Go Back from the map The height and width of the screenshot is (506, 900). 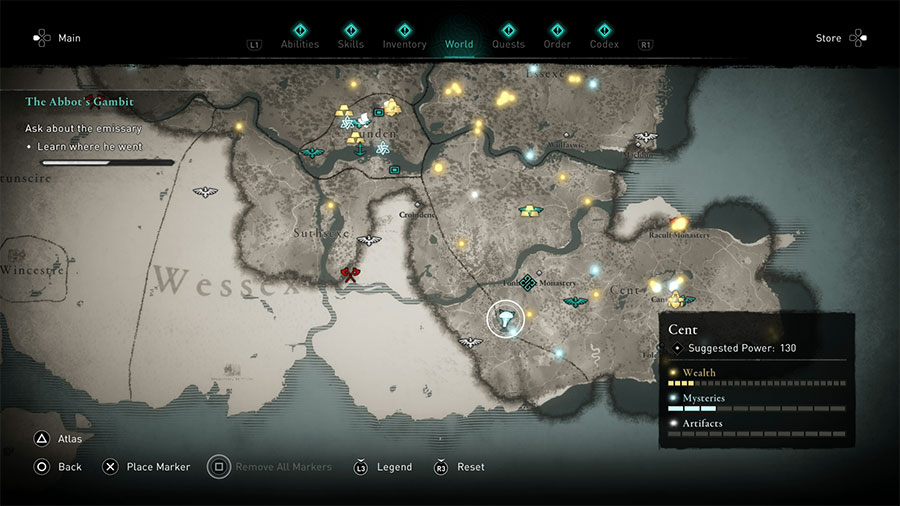tap(69, 467)
